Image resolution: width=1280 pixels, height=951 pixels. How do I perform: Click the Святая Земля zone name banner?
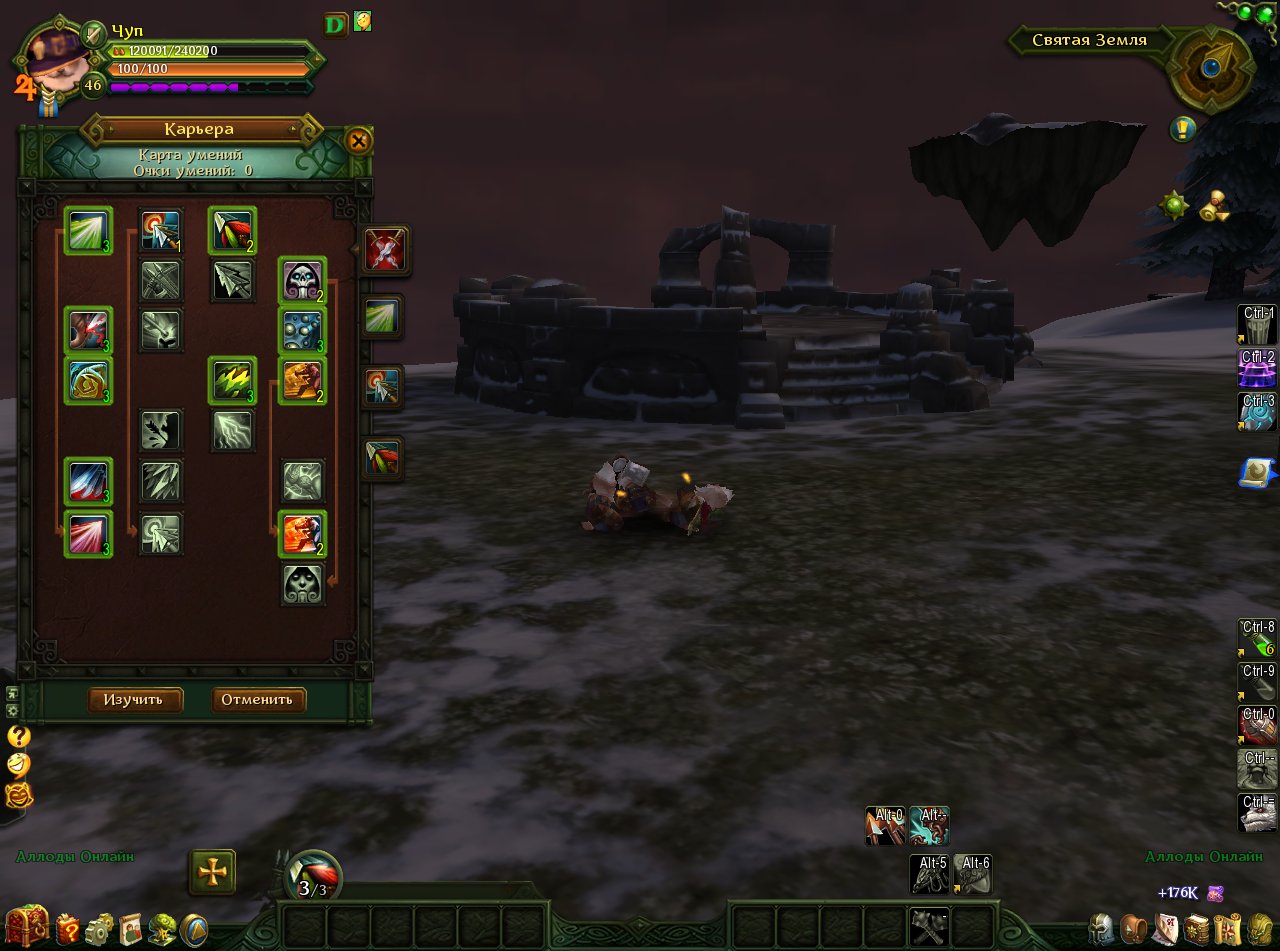(x=1088, y=41)
